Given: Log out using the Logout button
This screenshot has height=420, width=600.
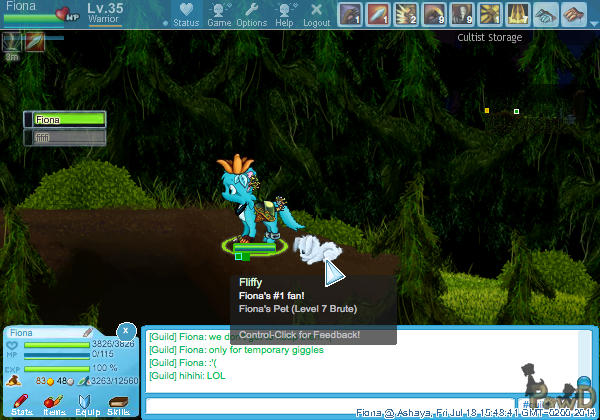Looking at the screenshot, I should [316, 15].
